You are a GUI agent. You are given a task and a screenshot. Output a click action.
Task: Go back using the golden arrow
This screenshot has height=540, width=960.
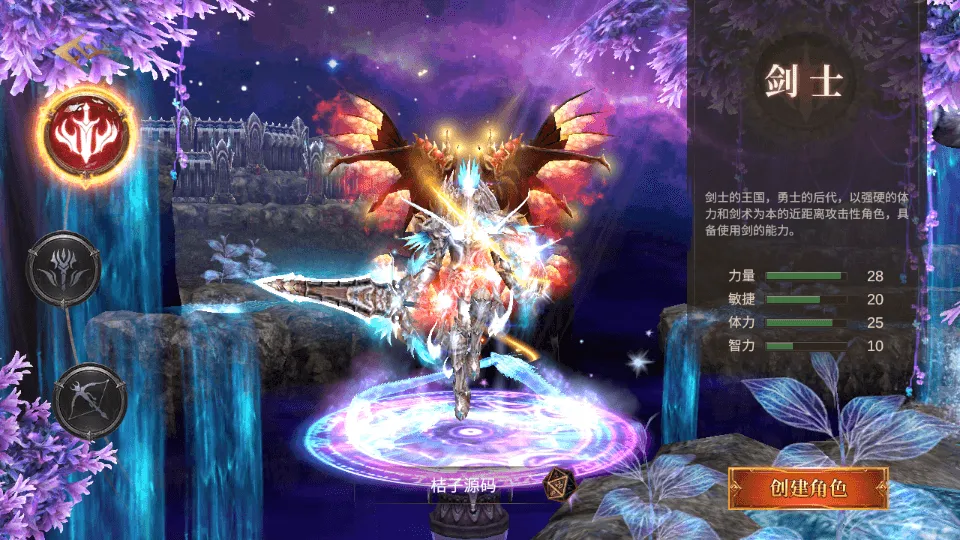[x=73, y=50]
